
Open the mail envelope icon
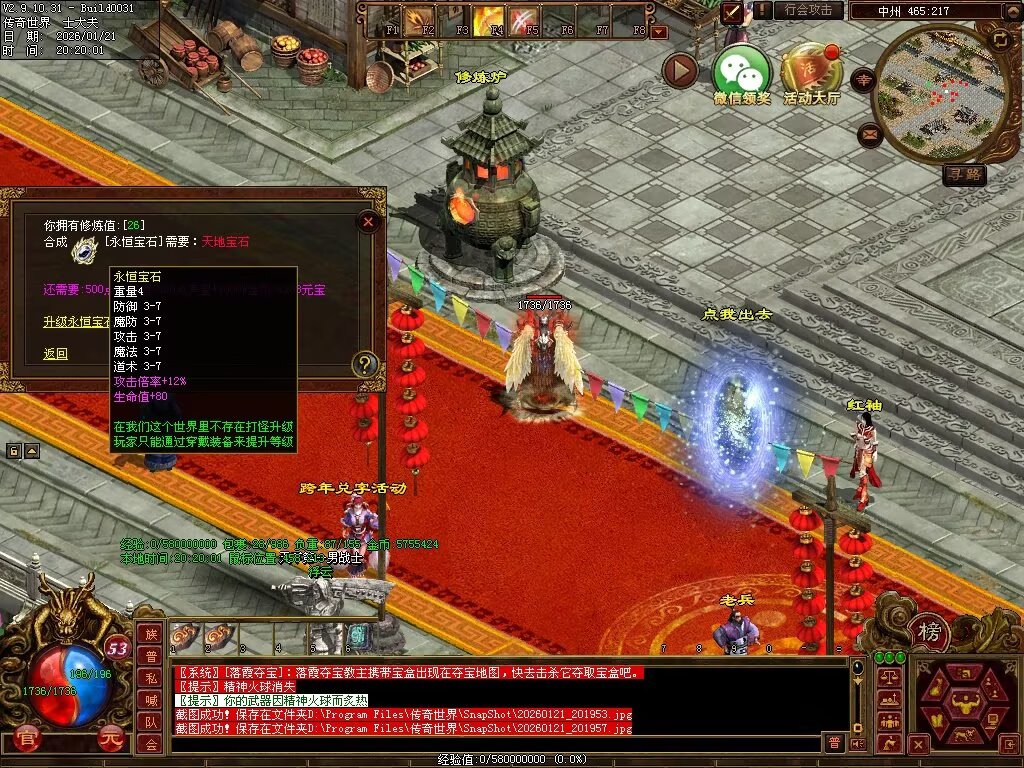pos(870,134)
